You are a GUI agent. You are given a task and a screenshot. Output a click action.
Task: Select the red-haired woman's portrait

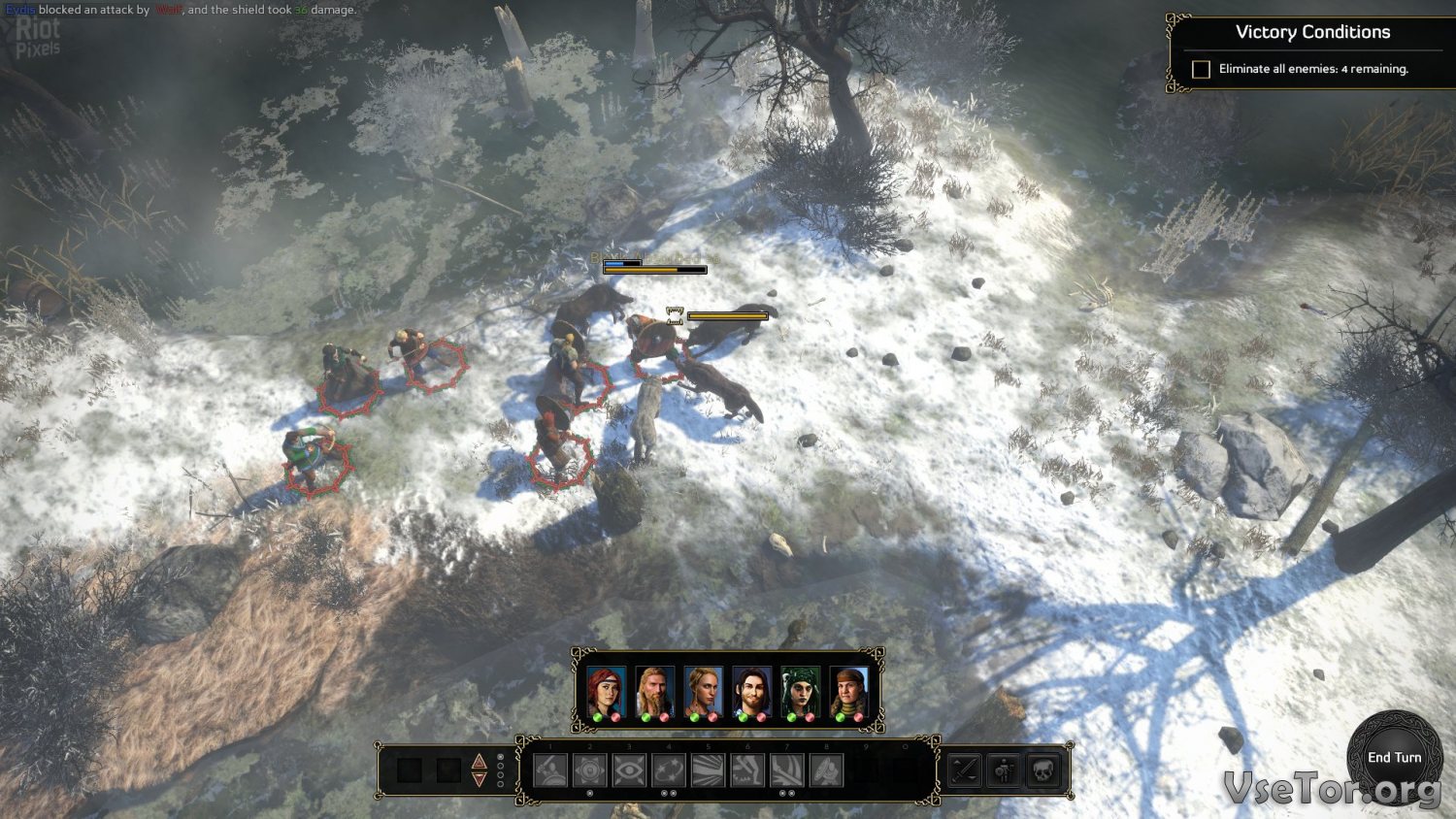click(606, 691)
